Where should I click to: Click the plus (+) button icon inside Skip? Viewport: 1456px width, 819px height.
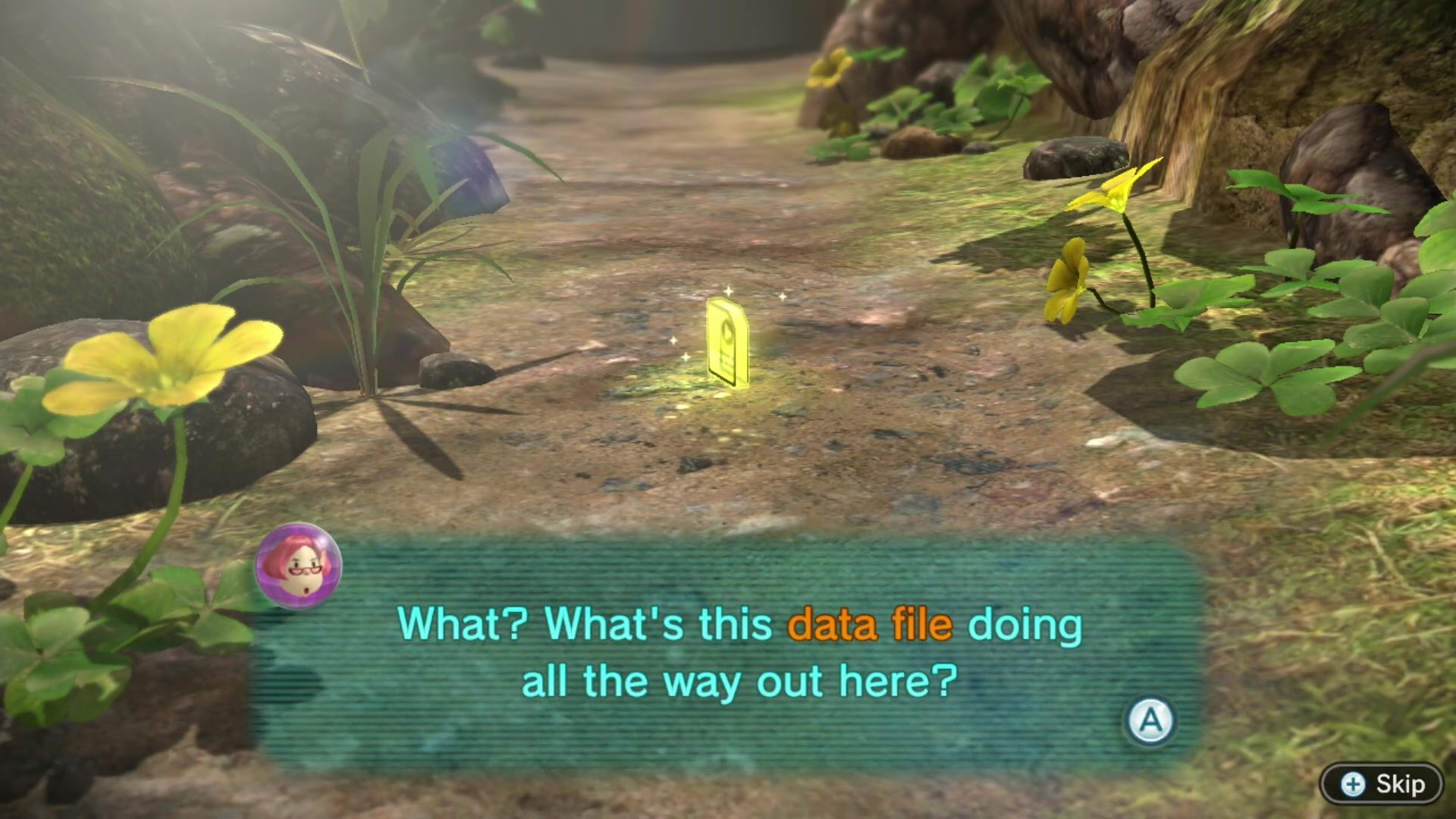coord(1355,785)
